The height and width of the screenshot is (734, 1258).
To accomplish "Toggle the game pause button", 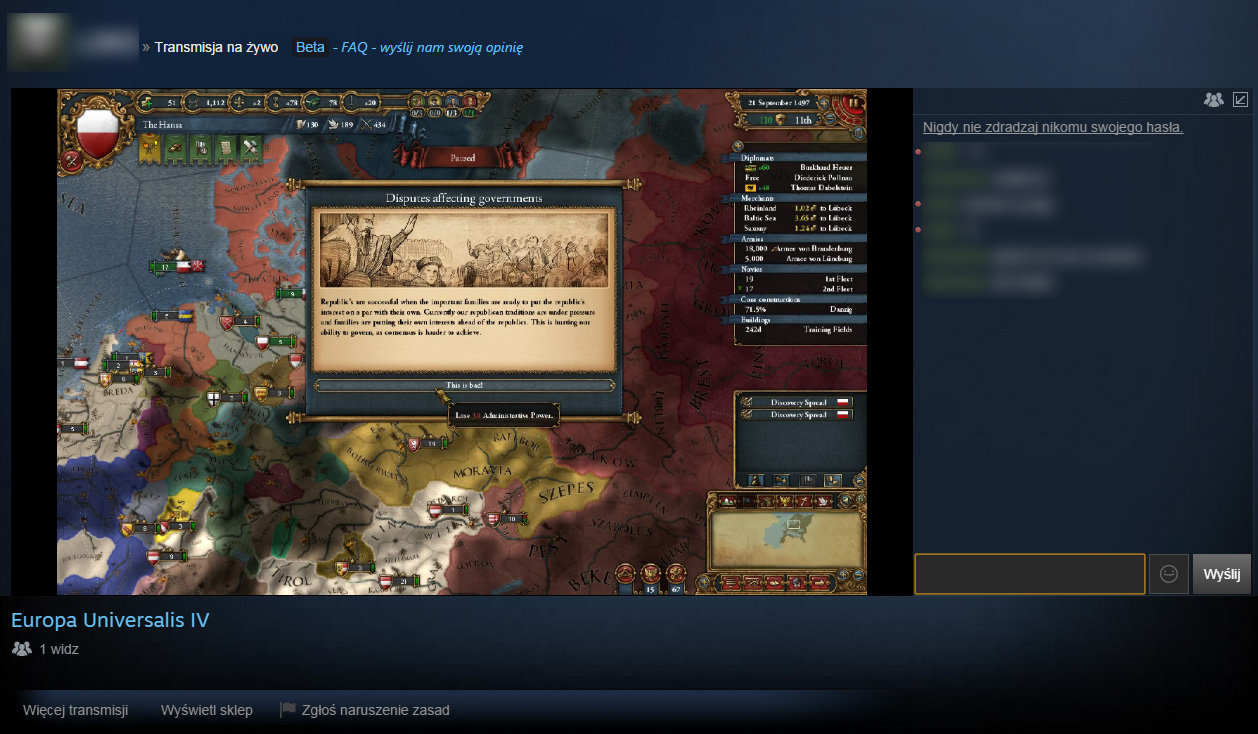I will point(854,103).
